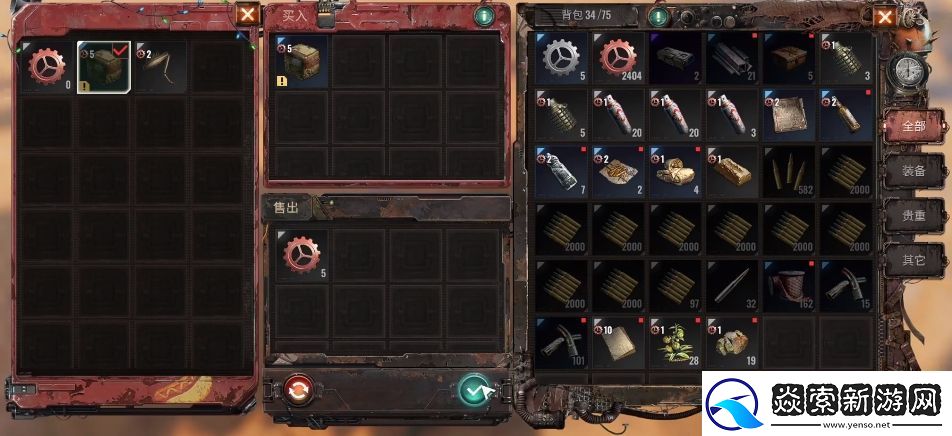Close the backpack panel

[884, 17]
